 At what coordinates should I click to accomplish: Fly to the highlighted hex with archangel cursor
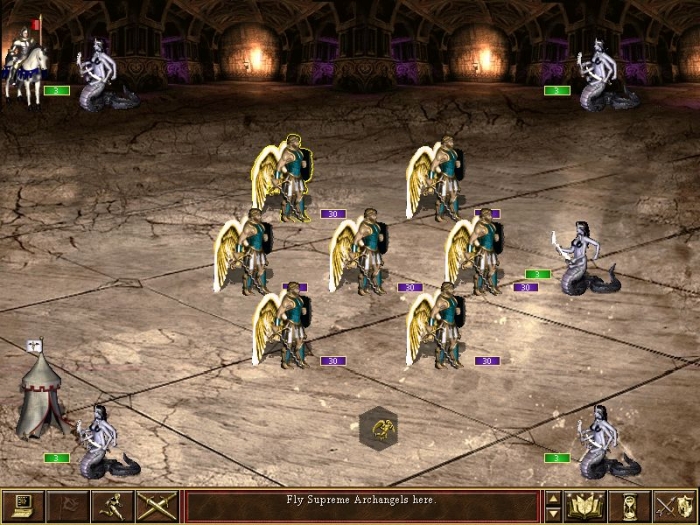(x=379, y=429)
